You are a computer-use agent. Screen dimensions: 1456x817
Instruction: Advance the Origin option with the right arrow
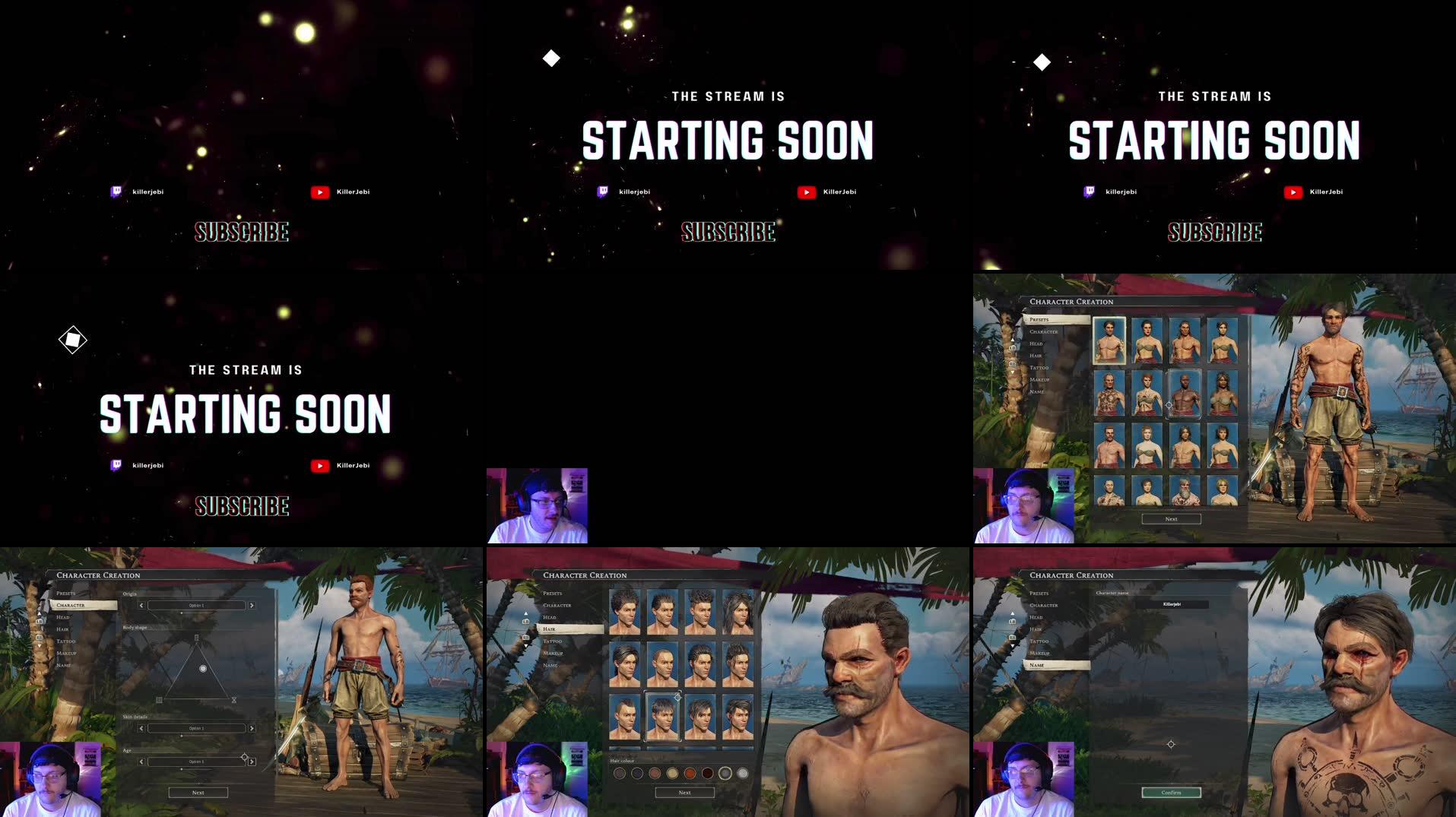click(x=252, y=605)
